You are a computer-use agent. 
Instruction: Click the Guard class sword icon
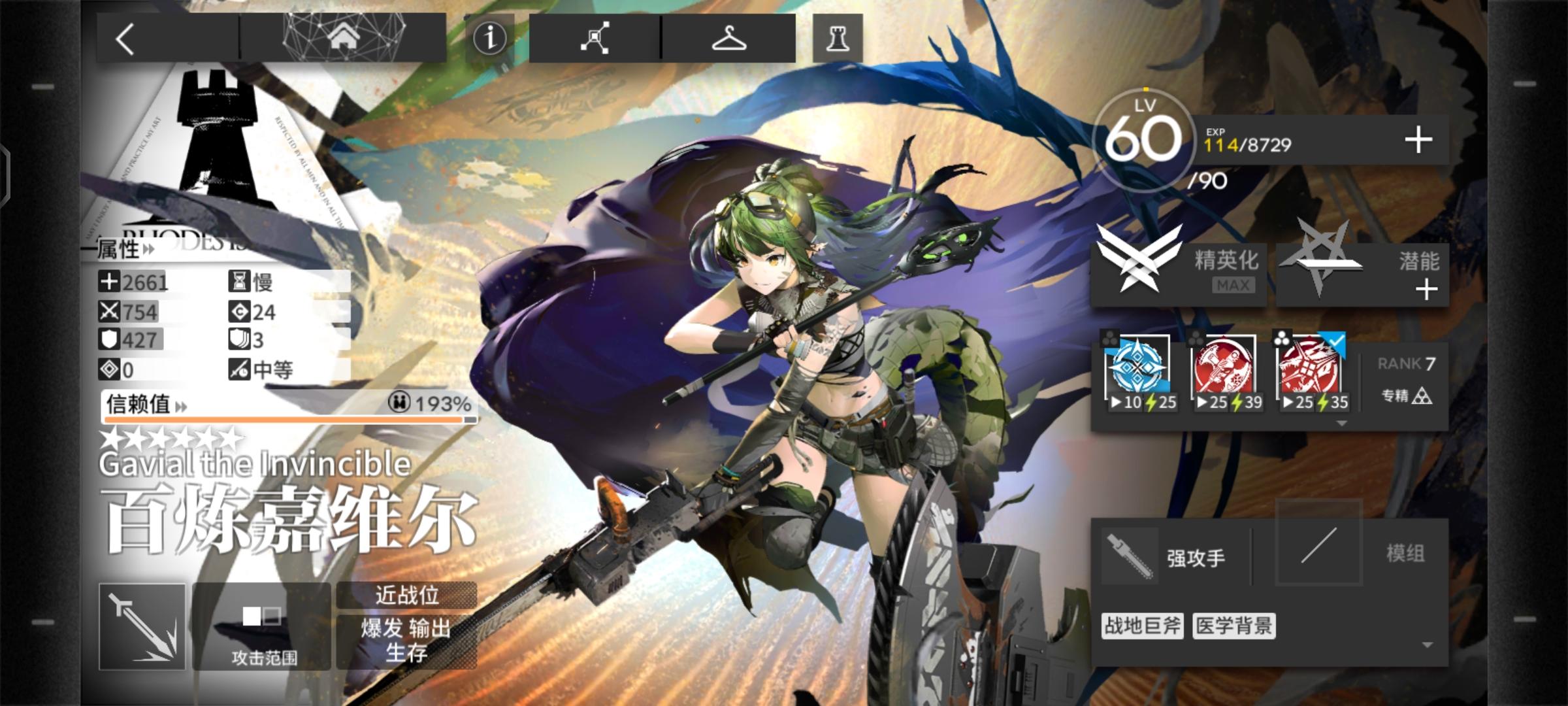tap(141, 626)
